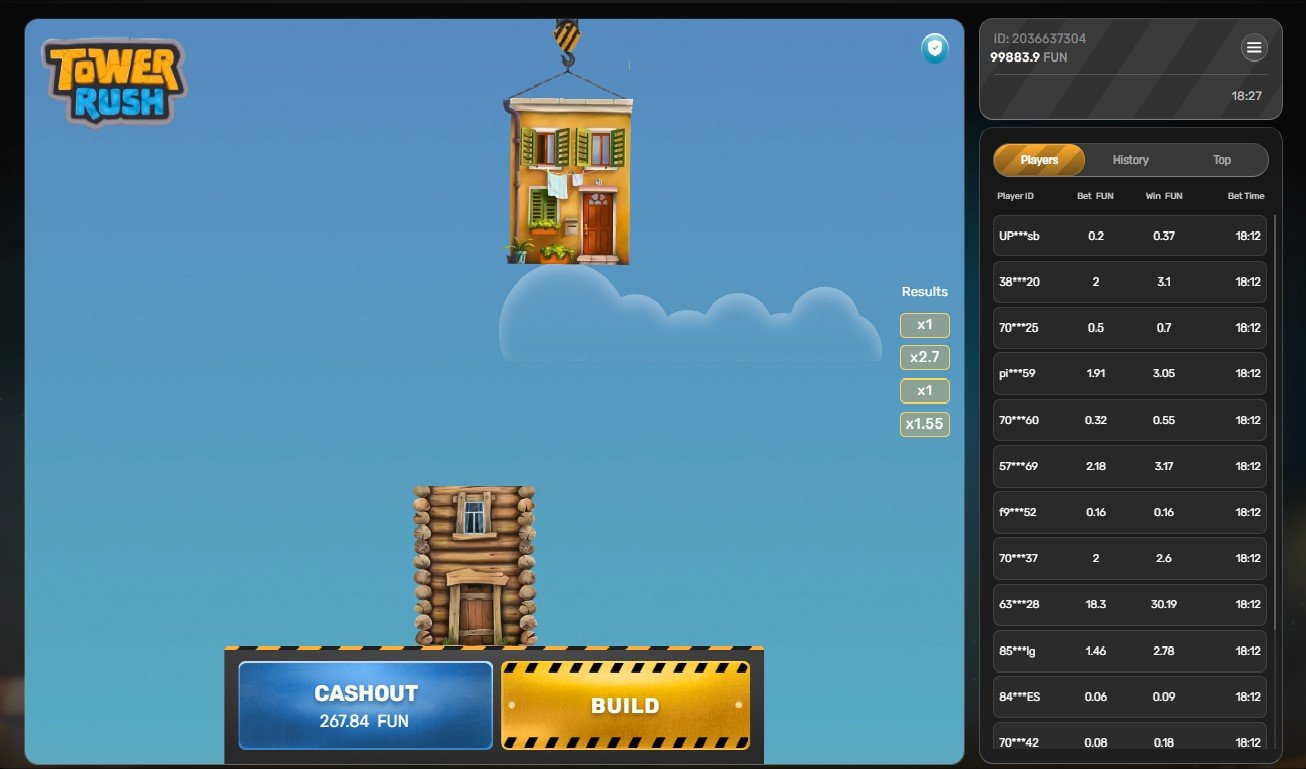
Task: Click the topmost x1 result chip
Action: point(924,324)
